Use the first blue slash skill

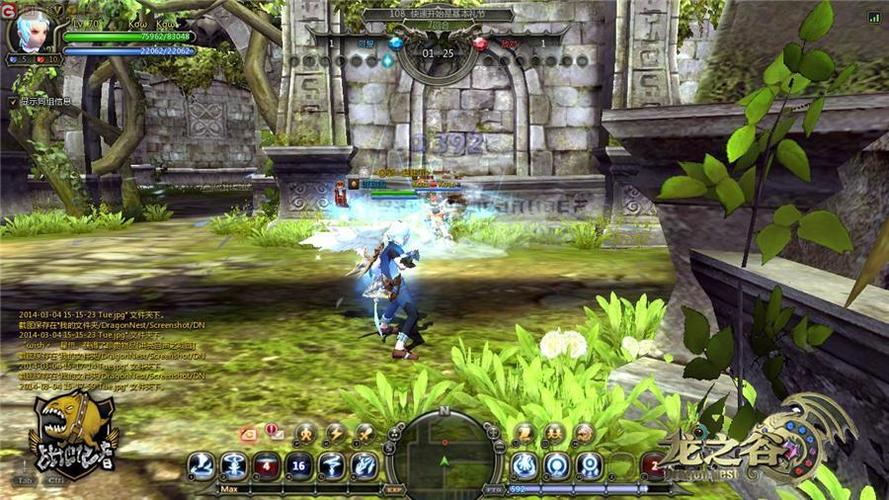pyautogui.click(x=203, y=465)
